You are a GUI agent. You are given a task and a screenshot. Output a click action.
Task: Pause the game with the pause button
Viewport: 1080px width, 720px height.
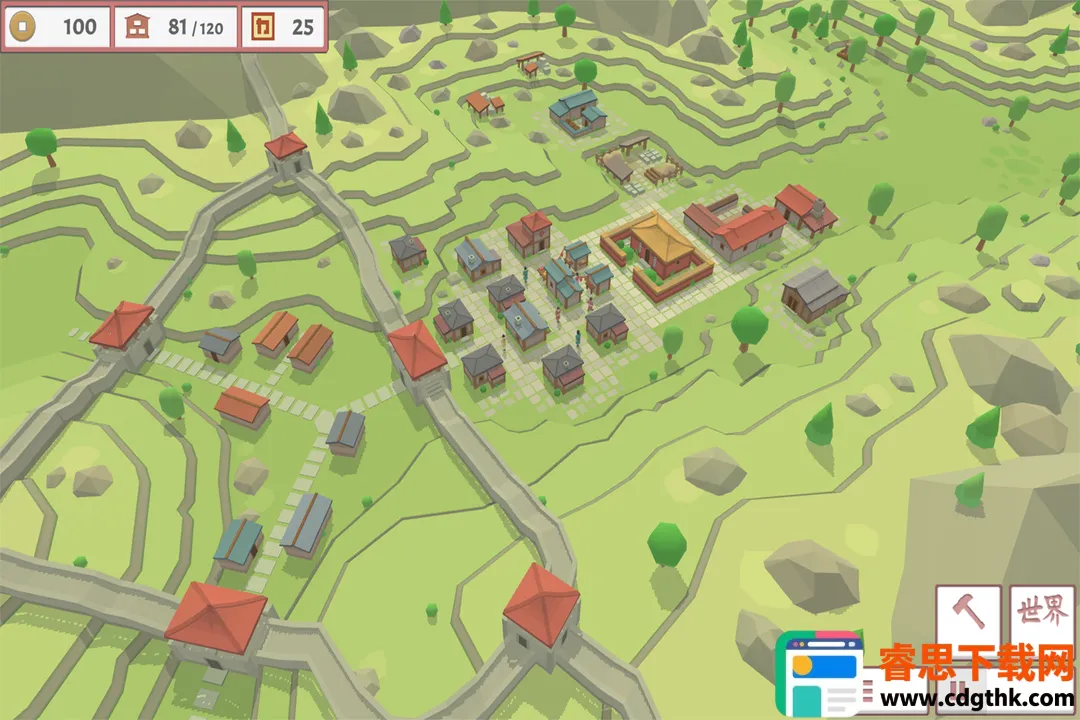point(957,690)
